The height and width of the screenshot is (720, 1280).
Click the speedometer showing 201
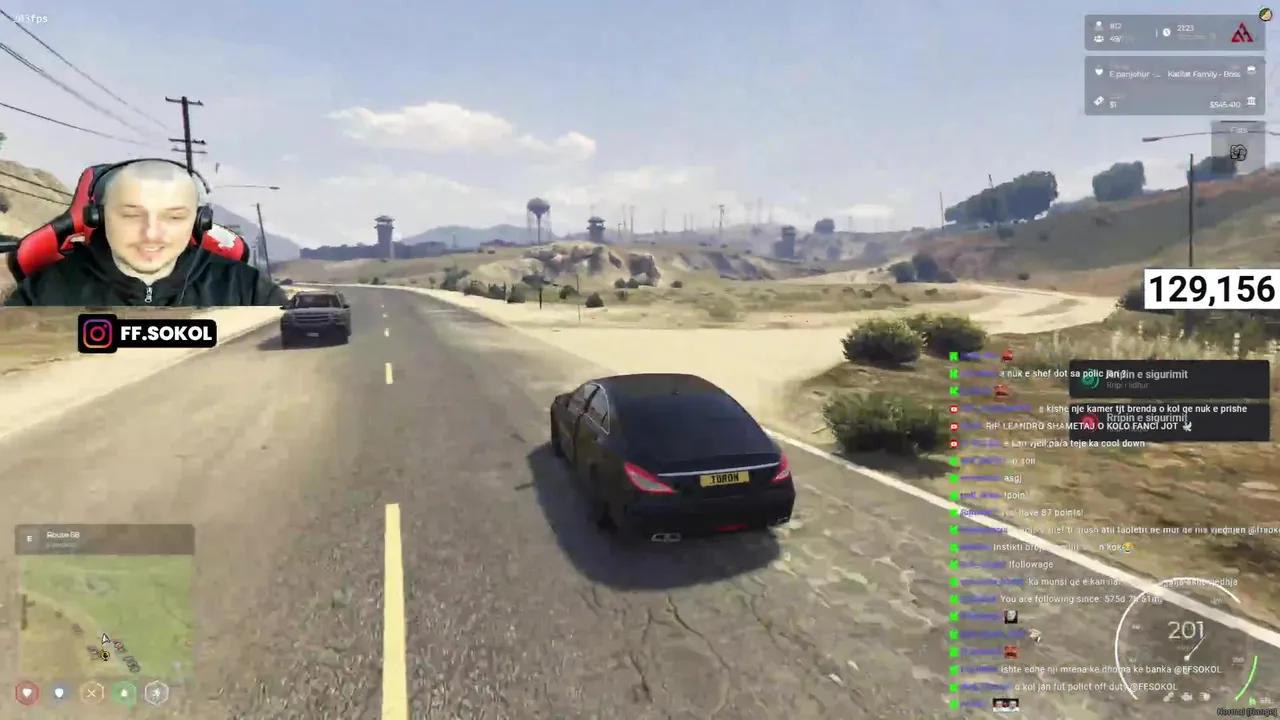pyautogui.click(x=1186, y=630)
